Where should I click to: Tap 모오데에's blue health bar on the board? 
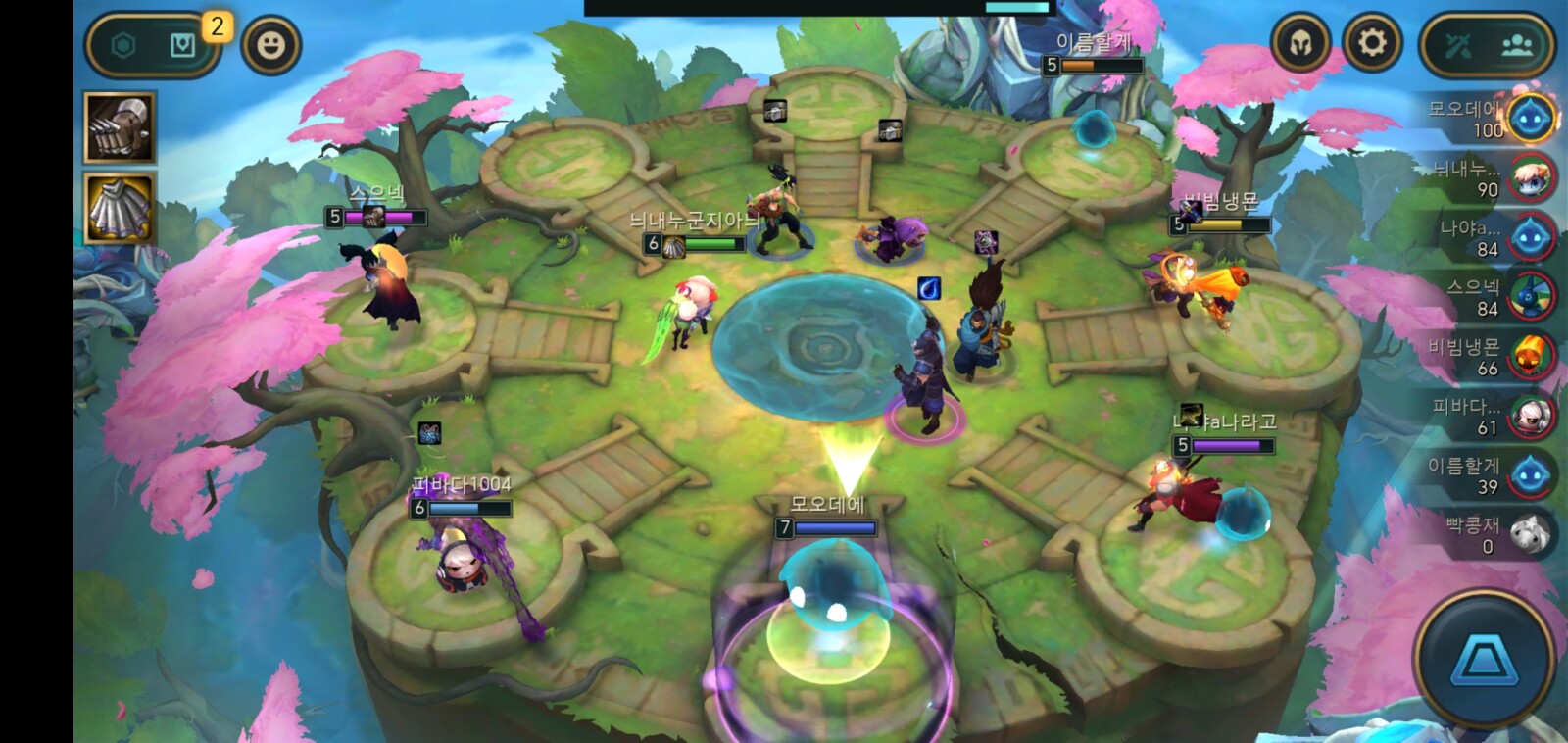coord(835,526)
